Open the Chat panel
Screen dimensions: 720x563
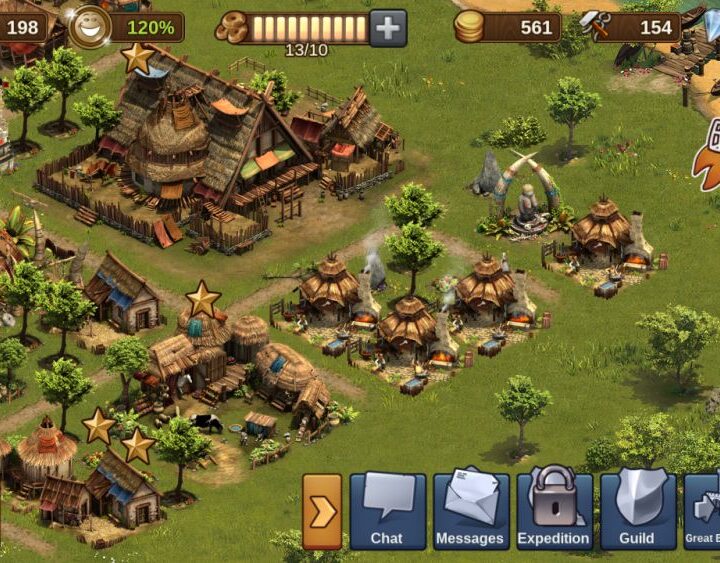point(387,511)
